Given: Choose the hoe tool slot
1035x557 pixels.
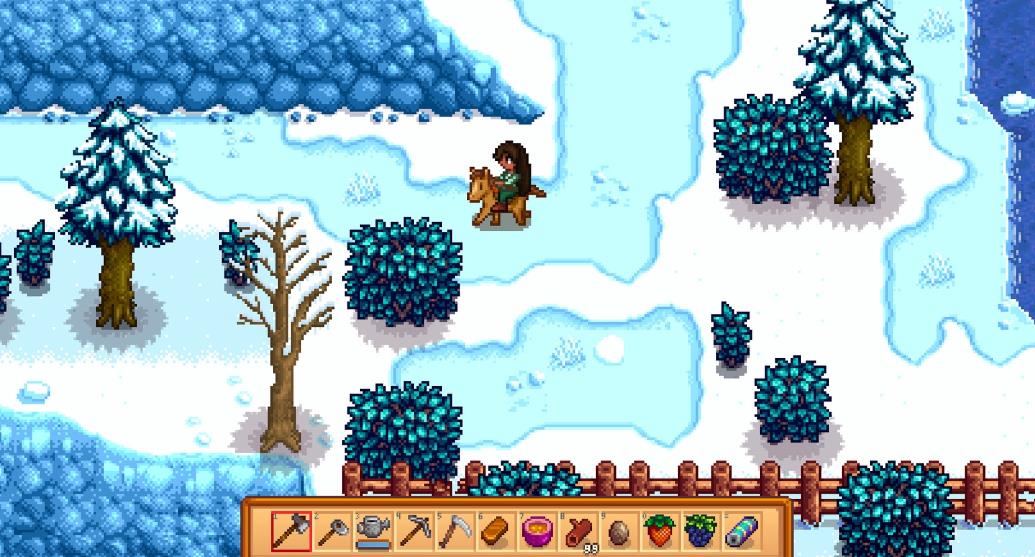Looking at the screenshot, I should pyautogui.click(x=332, y=530).
